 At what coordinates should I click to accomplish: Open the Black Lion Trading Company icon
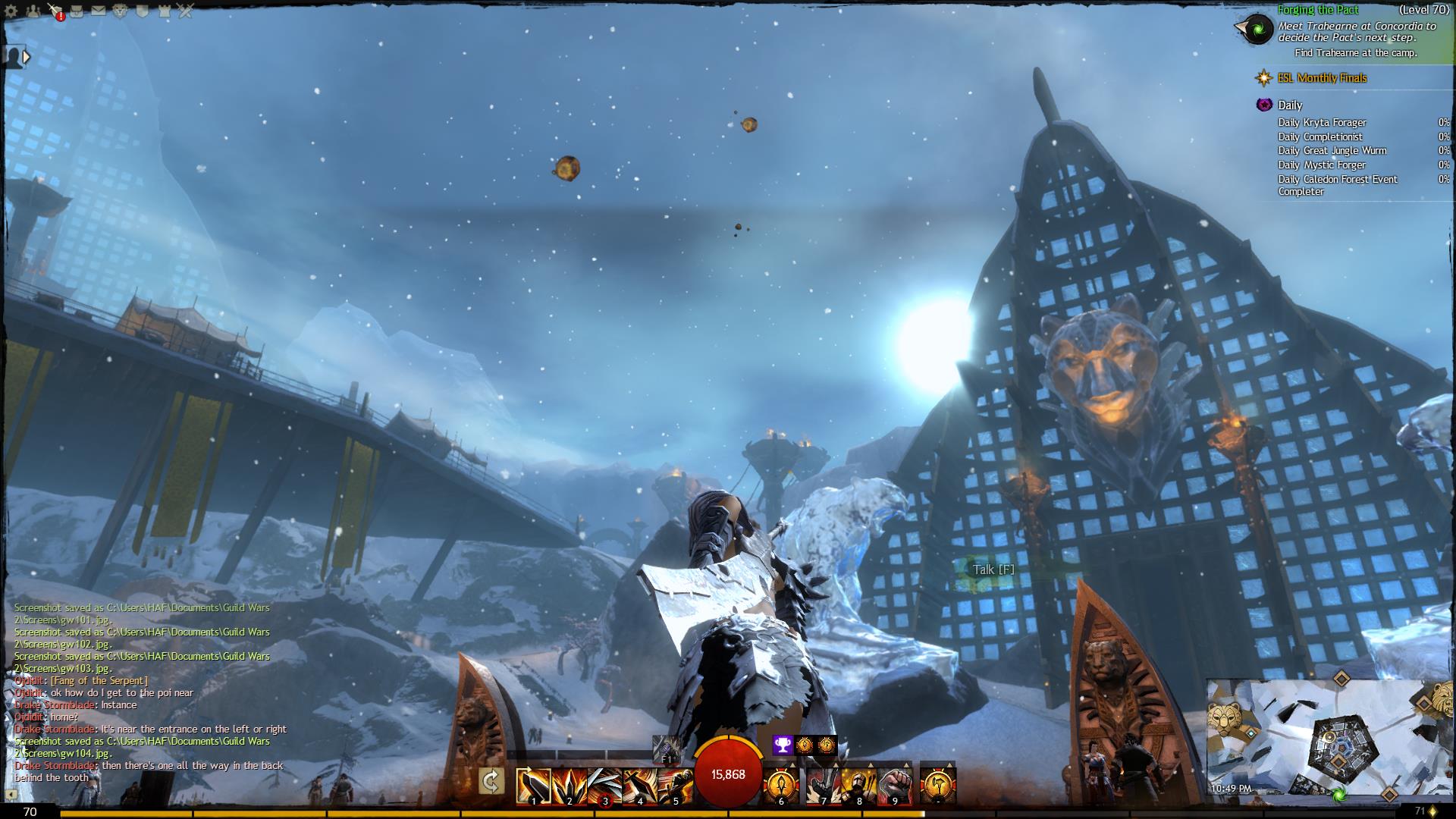pos(120,11)
